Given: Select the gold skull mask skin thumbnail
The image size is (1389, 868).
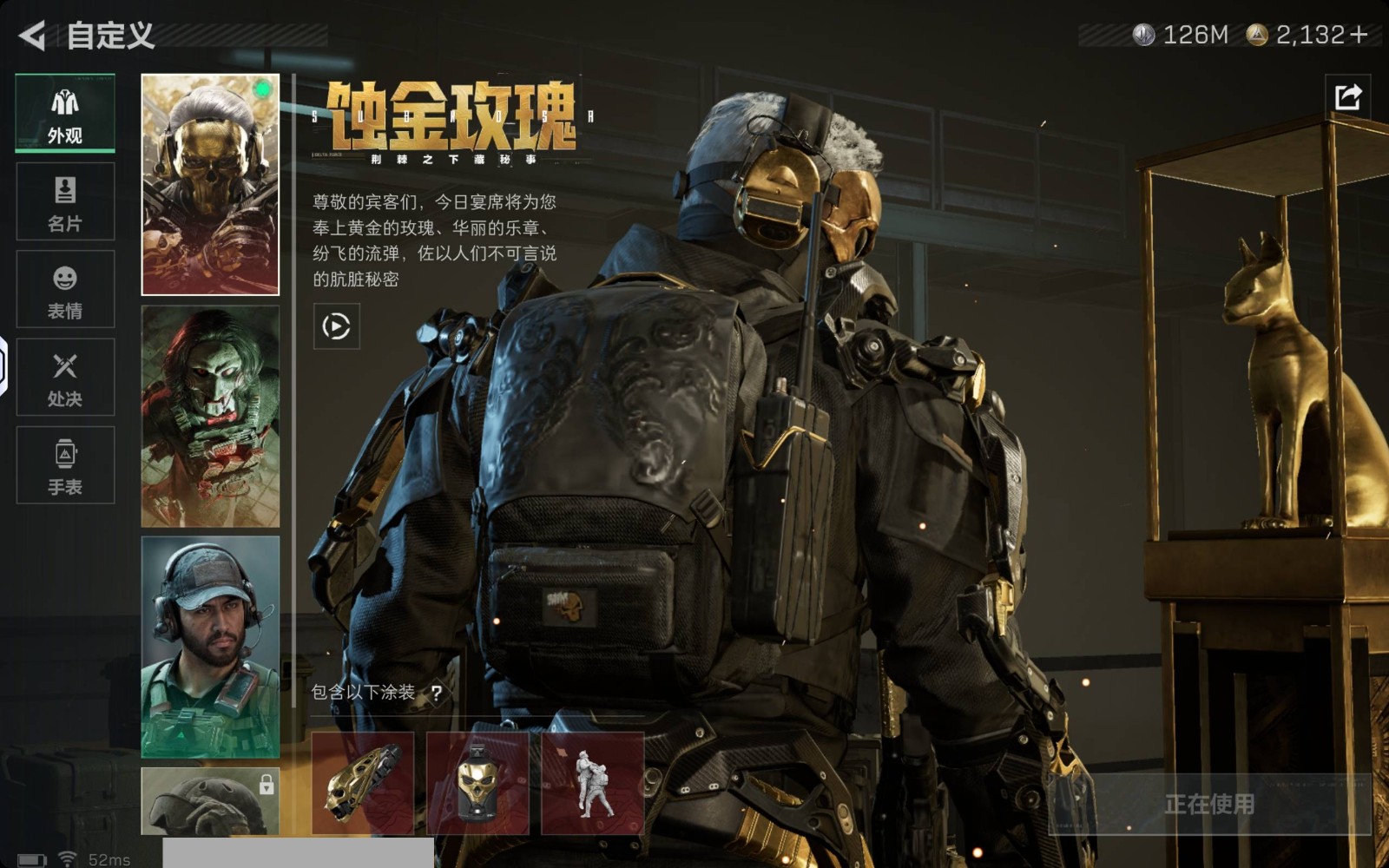Looking at the screenshot, I should 210,185.
